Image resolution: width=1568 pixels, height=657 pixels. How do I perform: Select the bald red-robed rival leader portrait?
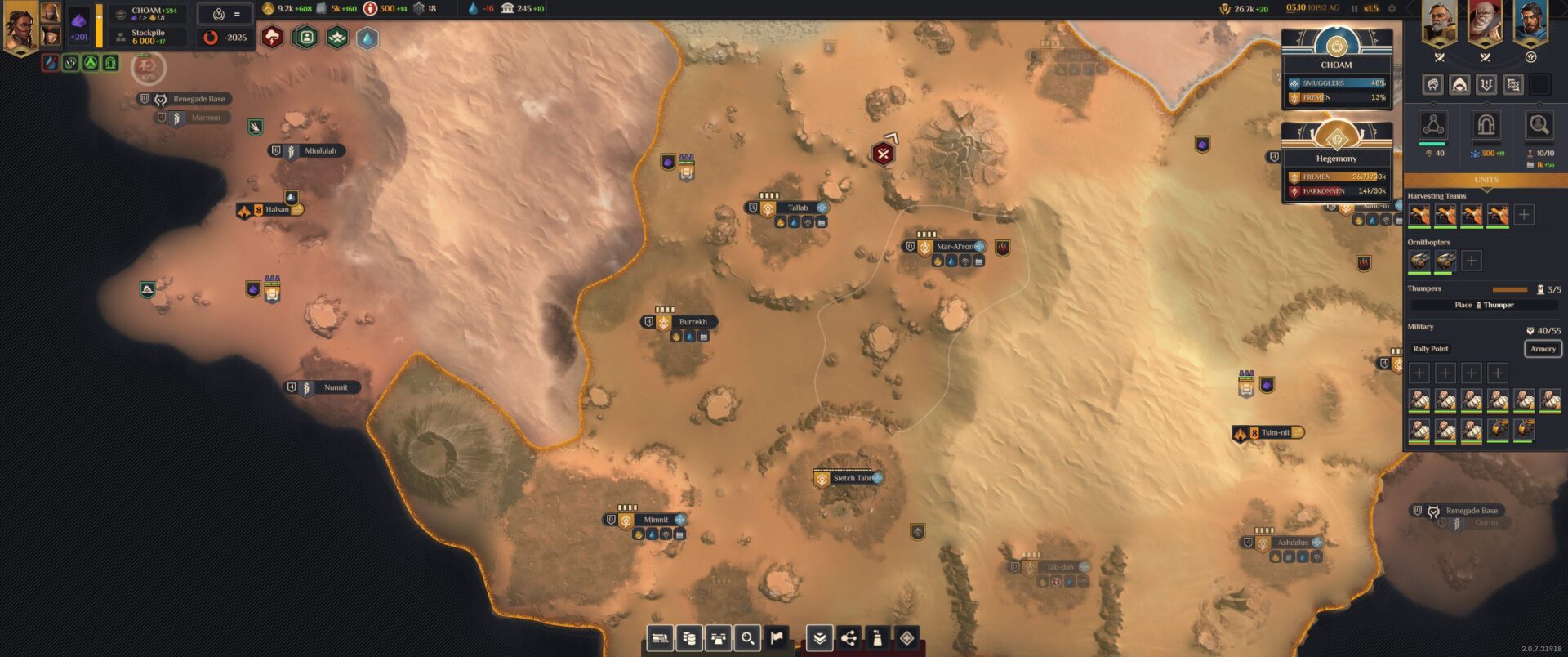[1485, 25]
